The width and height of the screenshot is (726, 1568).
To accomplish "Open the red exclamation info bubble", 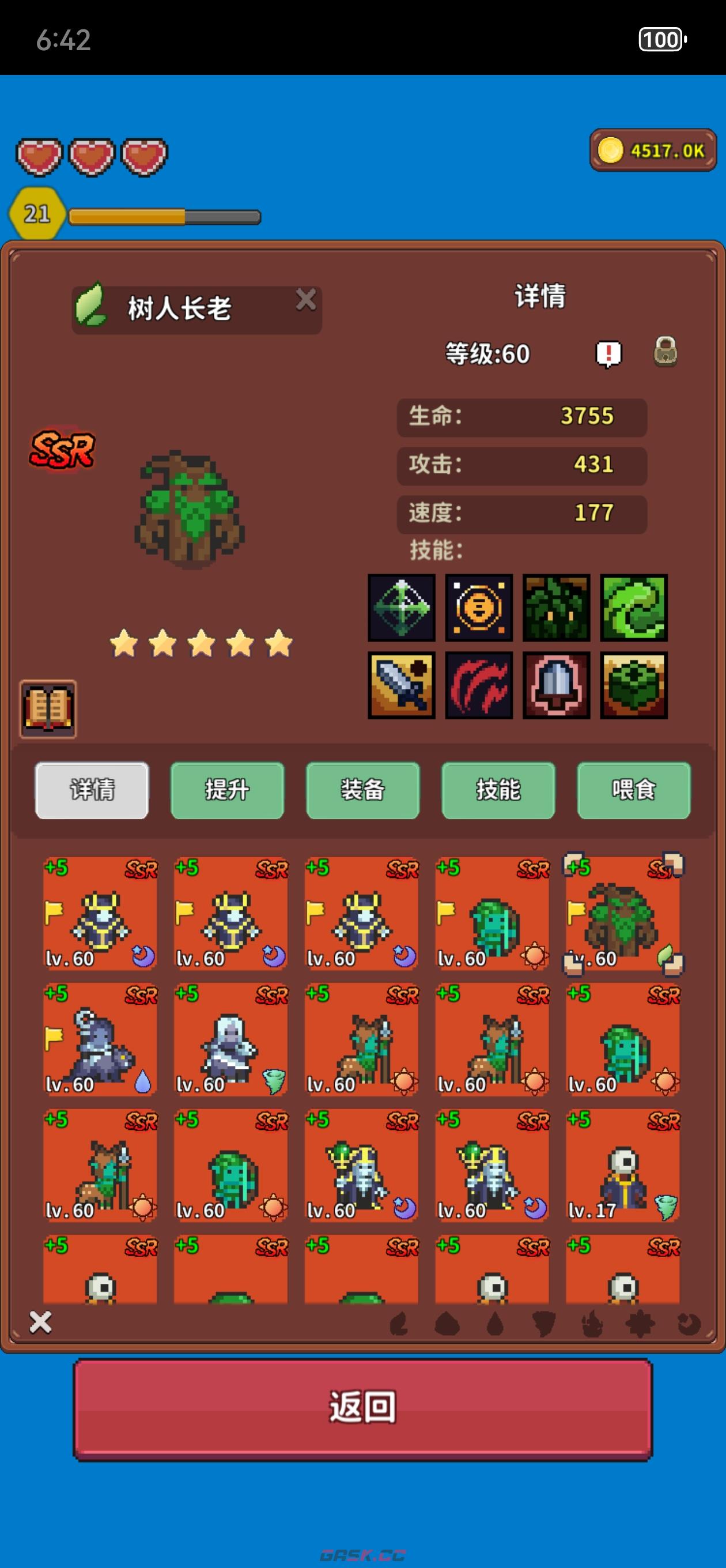I will [x=608, y=353].
